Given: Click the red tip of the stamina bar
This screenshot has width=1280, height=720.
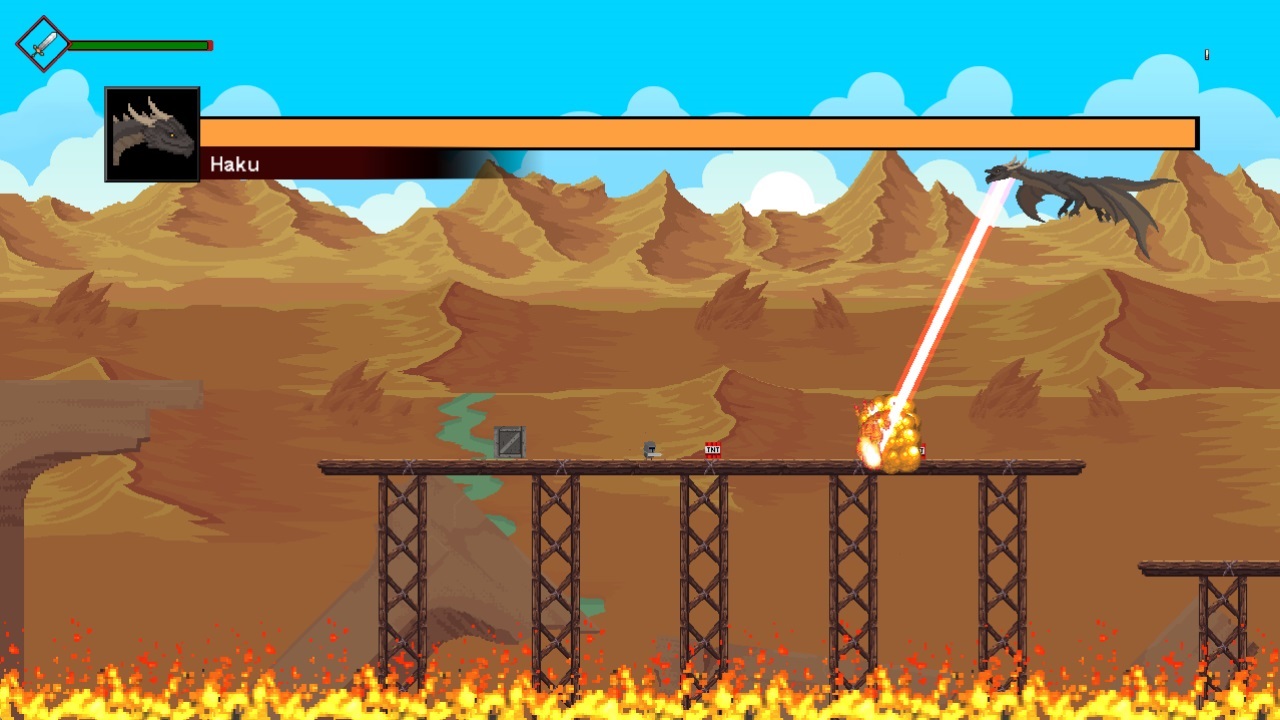Looking at the screenshot, I should (208, 45).
